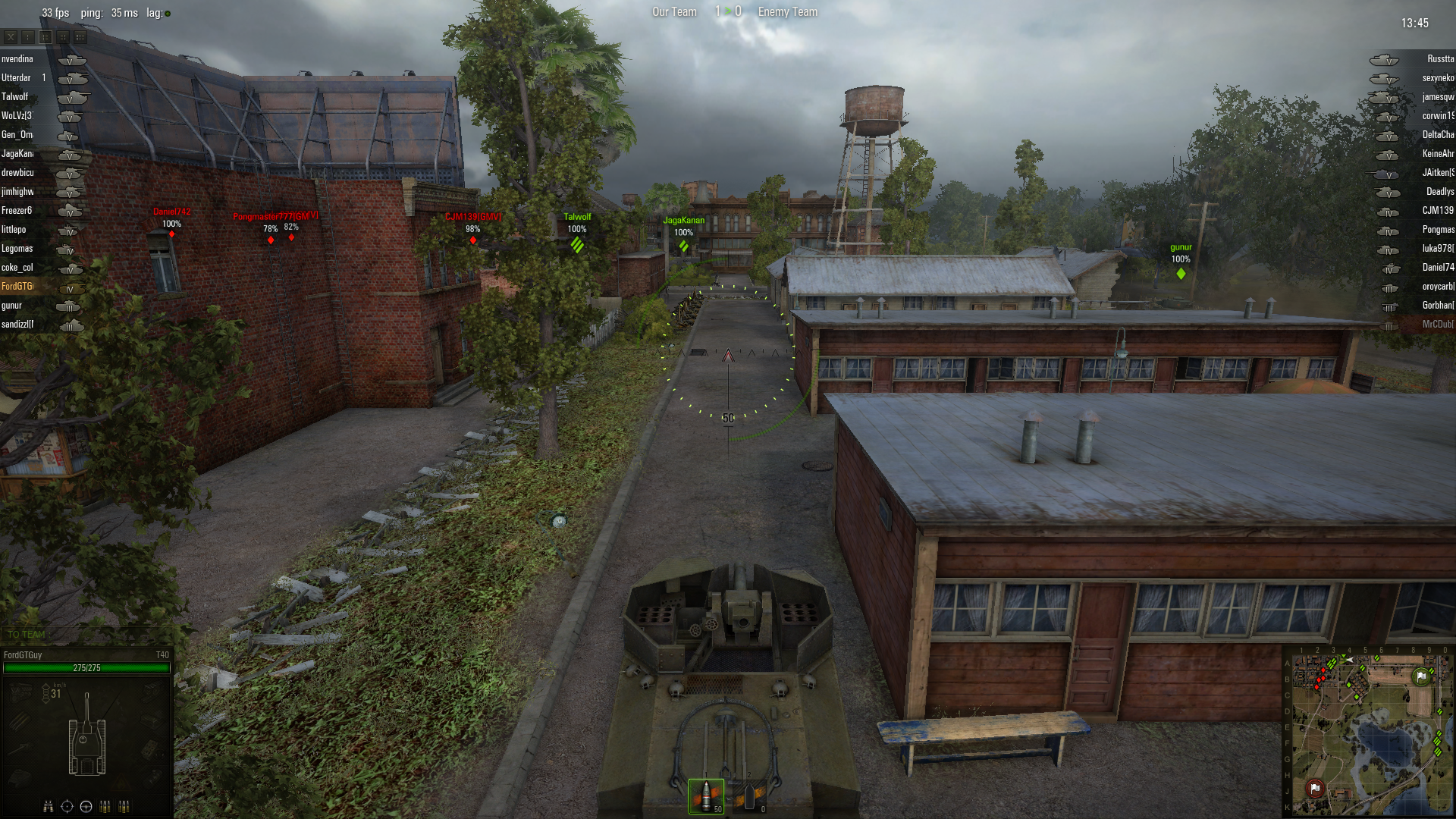
Task: Click the binoculars icon in damage panel
Action: pos(49,806)
